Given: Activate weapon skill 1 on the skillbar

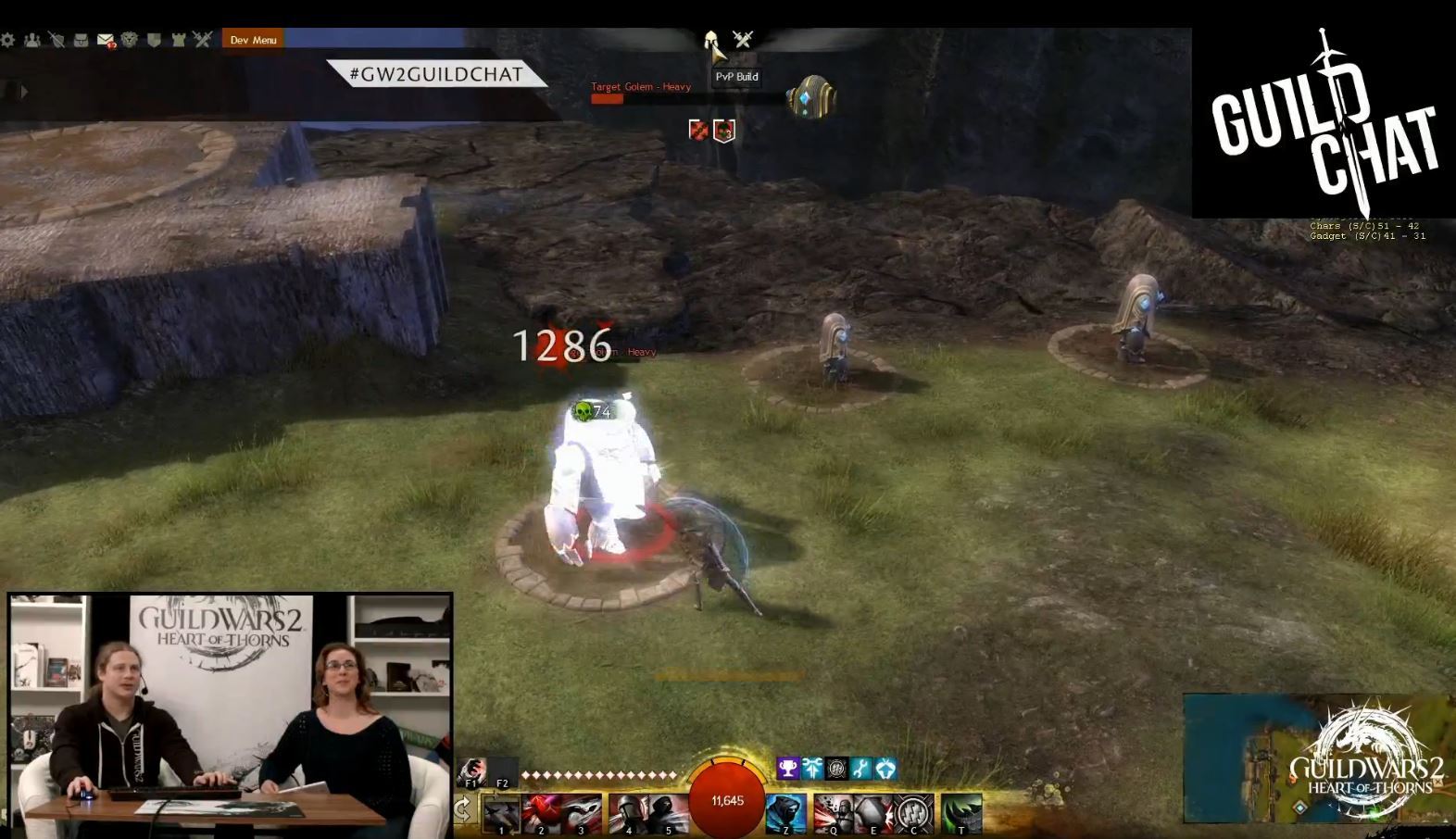Looking at the screenshot, I should (x=501, y=812).
